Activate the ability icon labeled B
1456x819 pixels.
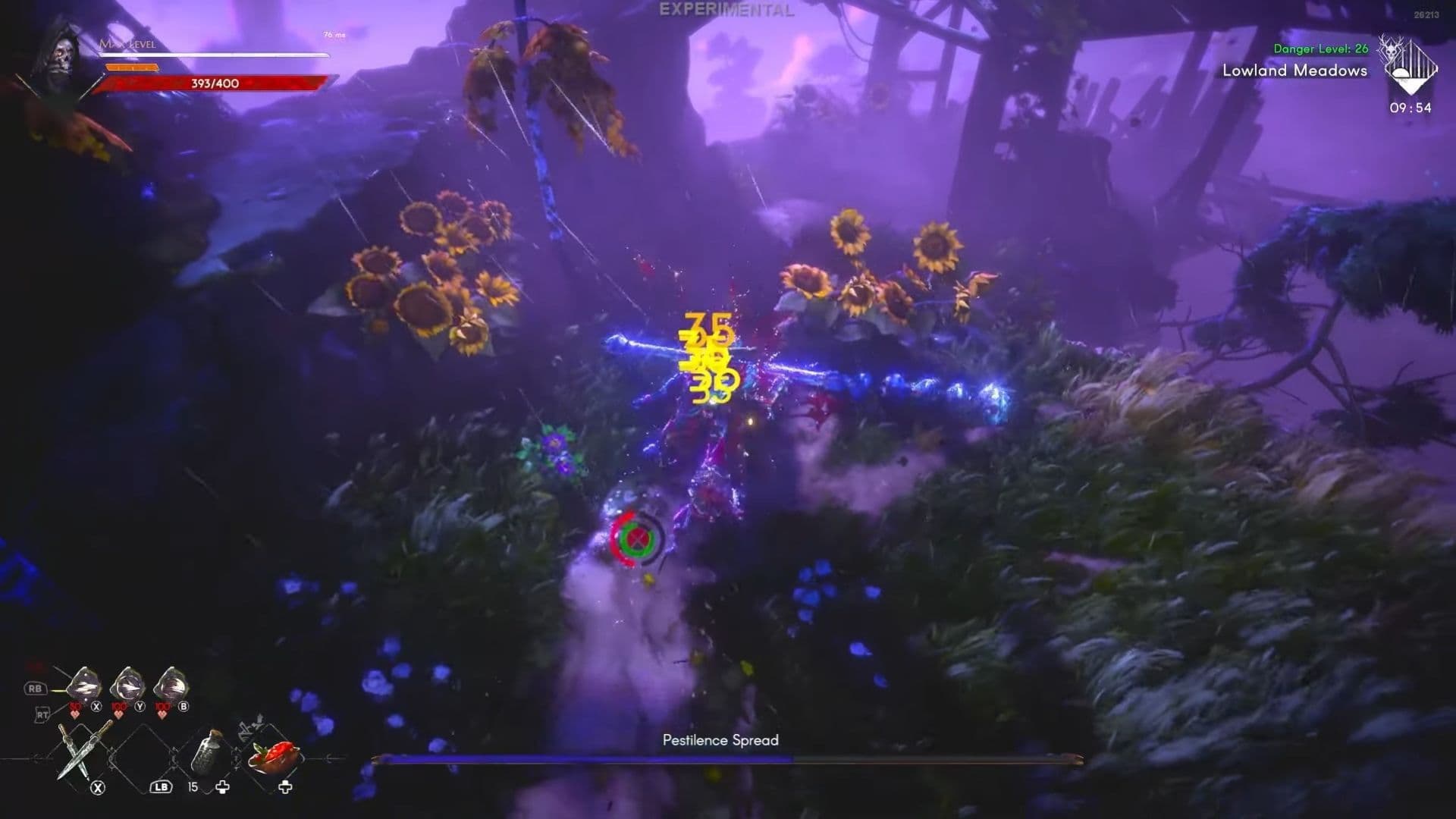tap(171, 688)
